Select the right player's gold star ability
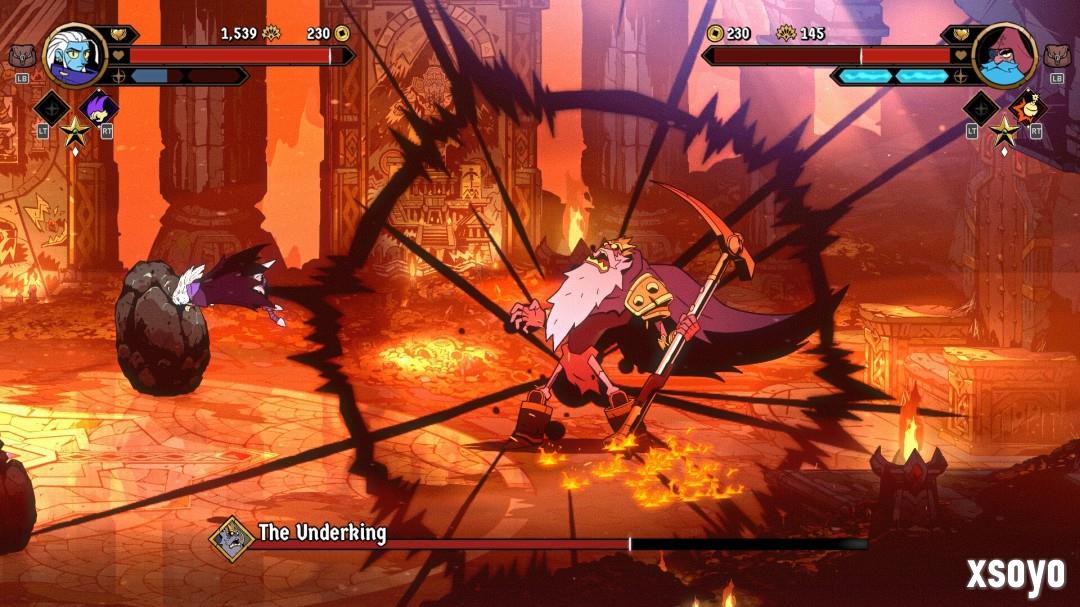This screenshot has width=1080, height=607. pos(1003,130)
